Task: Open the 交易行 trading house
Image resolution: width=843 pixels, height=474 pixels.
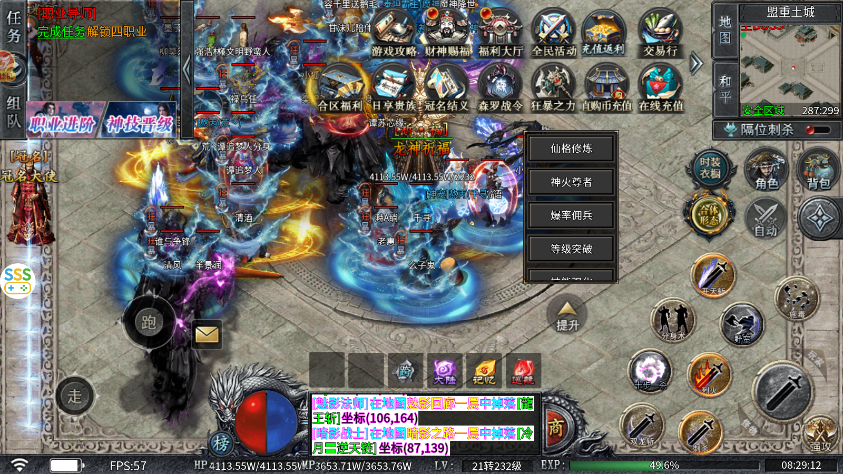Action: pyautogui.click(x=659, y=34)
